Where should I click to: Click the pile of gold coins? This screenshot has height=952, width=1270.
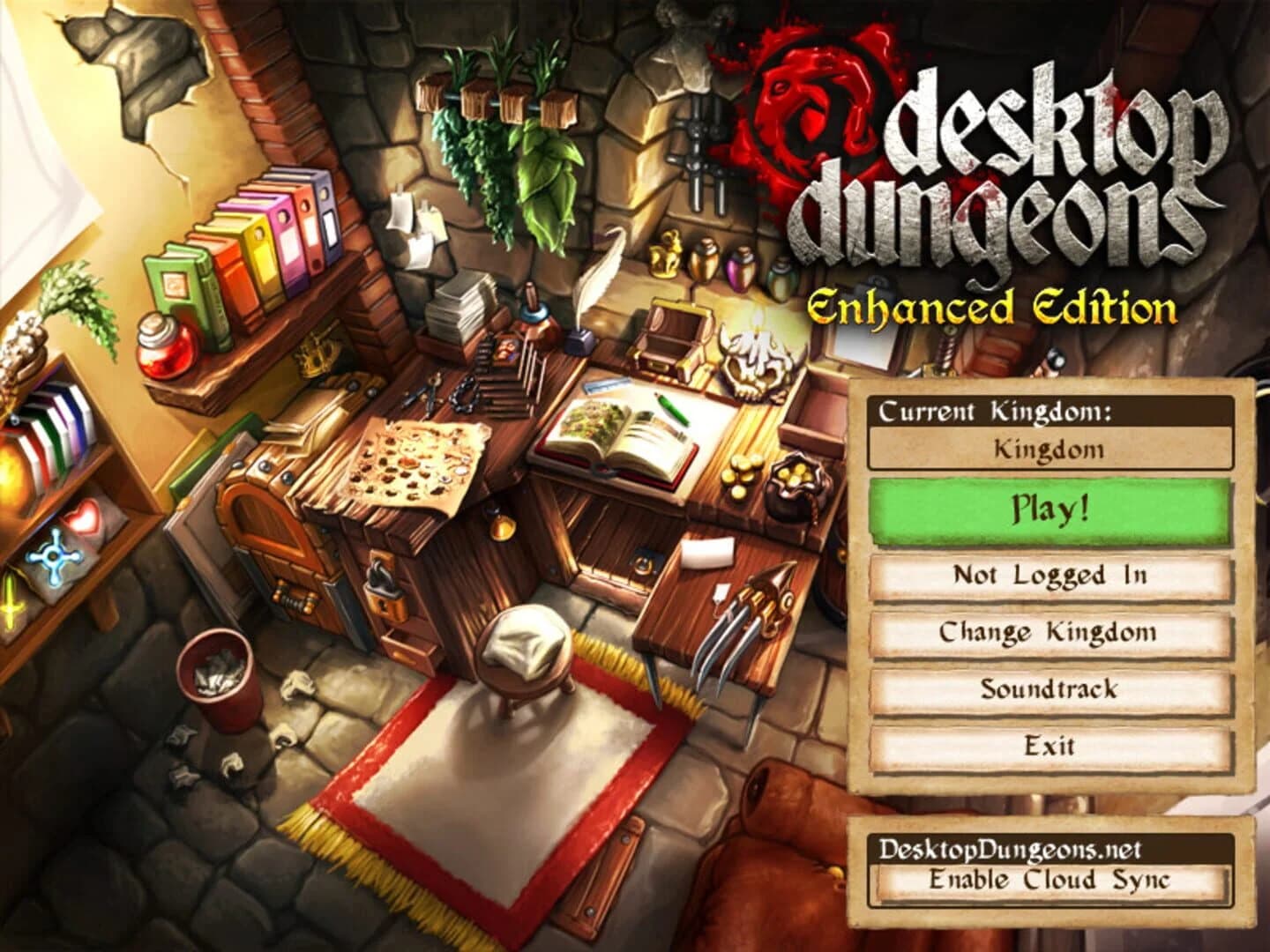[740, 472]
